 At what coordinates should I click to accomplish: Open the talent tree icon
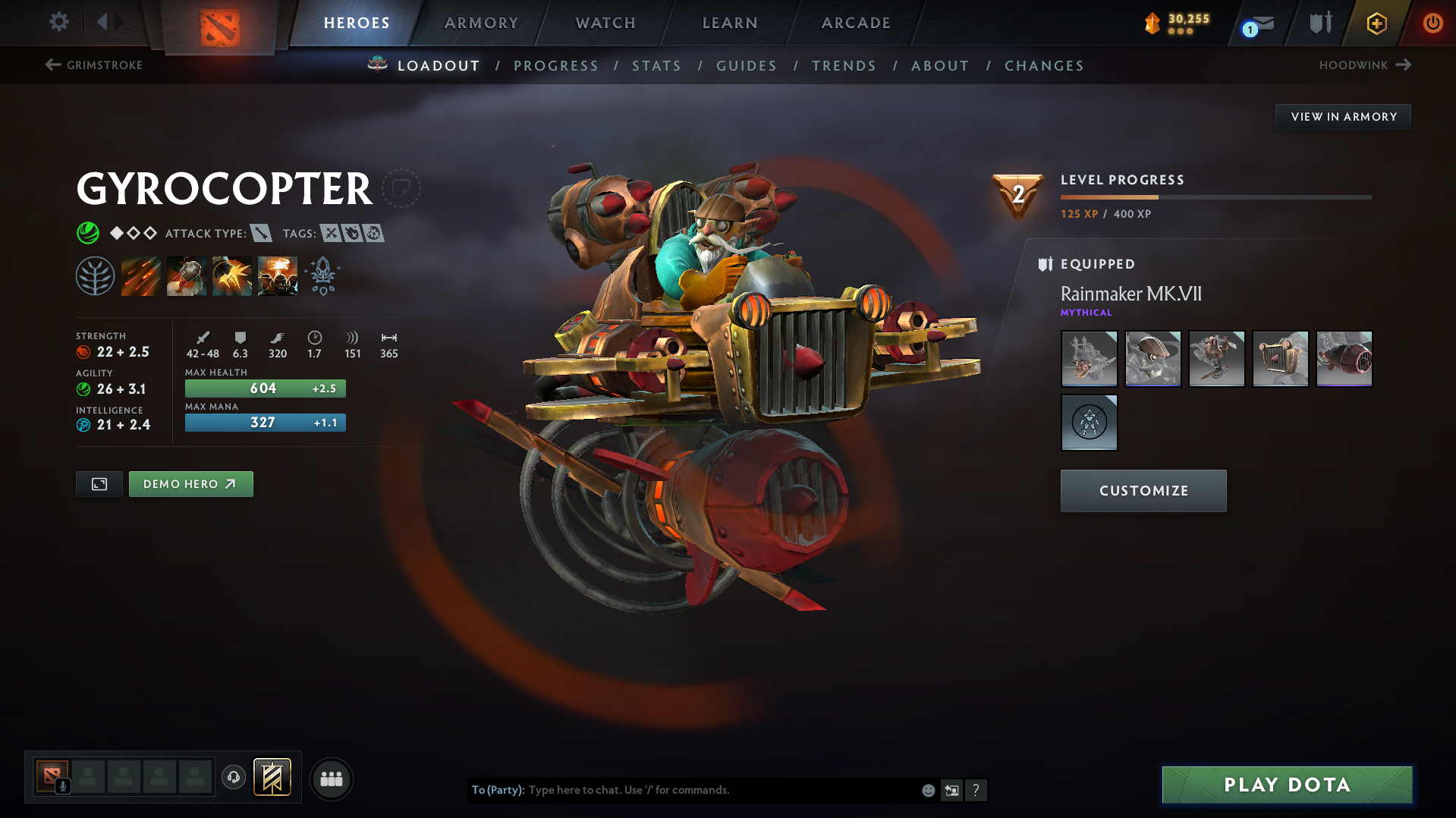(x=96, y=275)
